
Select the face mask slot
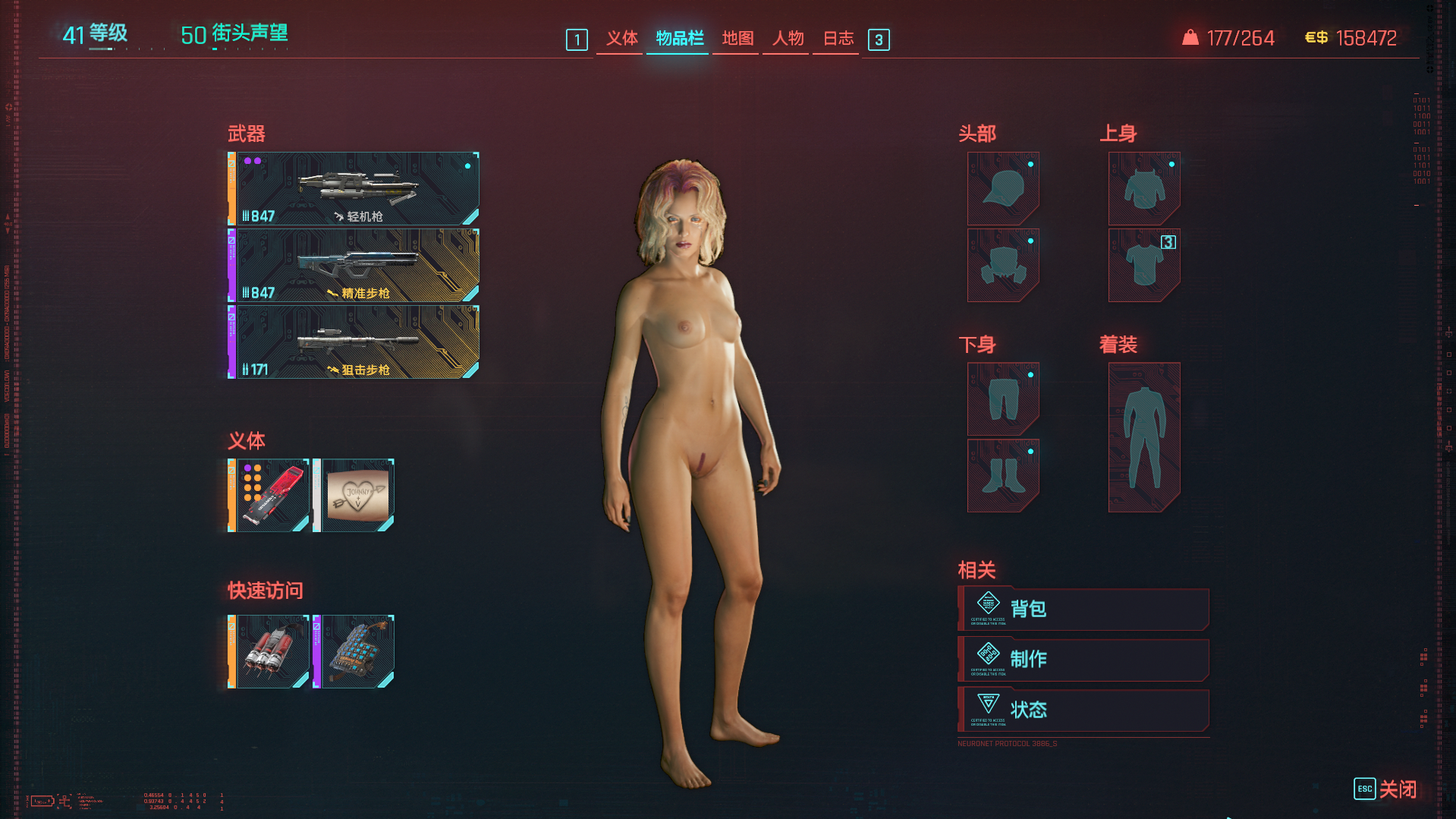coord(1003,266)
